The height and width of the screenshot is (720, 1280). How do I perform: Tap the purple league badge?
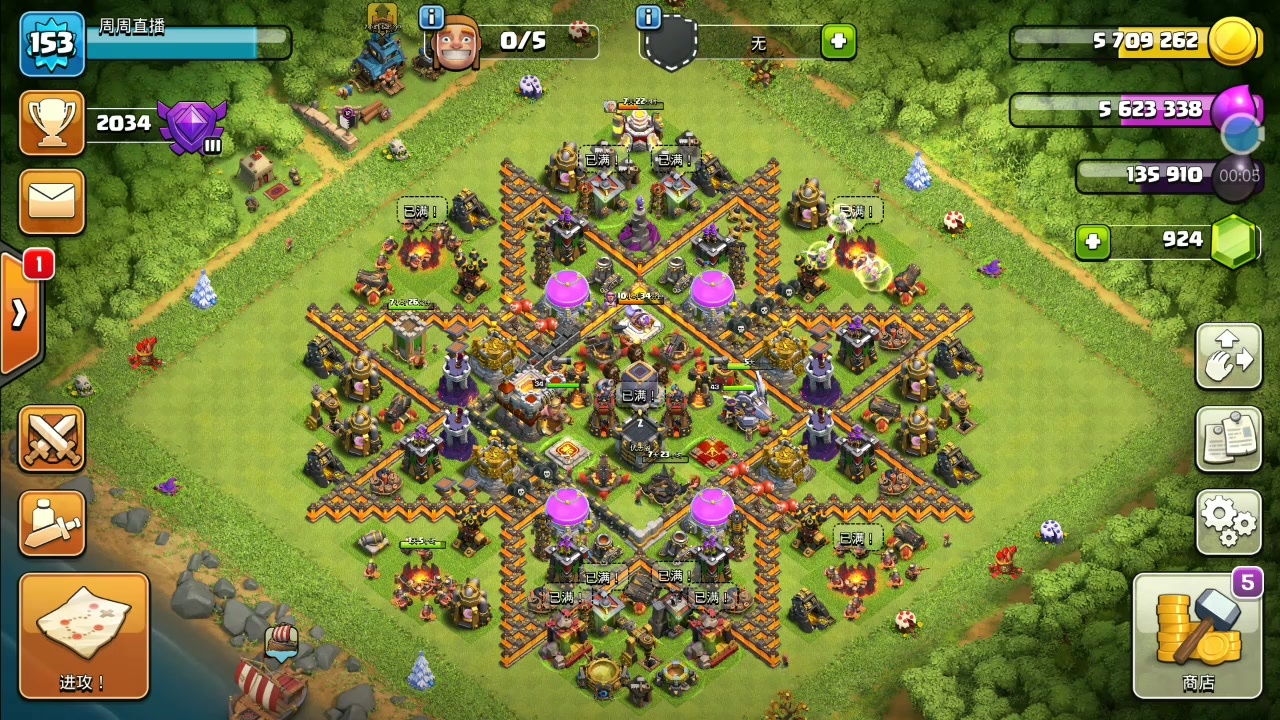coord(191,125)
